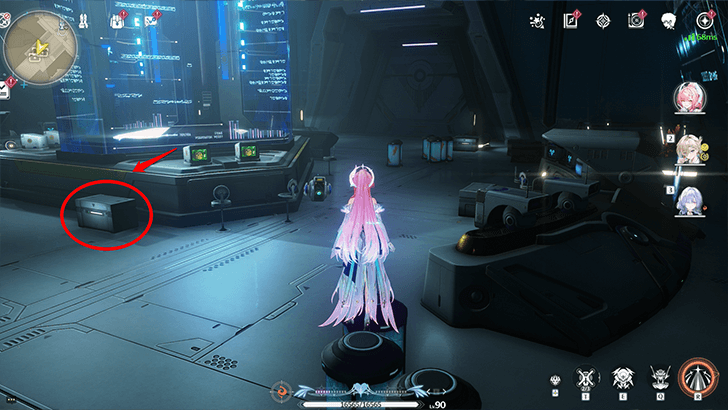Click the small emblem icon left of skills

pos(556,380)
